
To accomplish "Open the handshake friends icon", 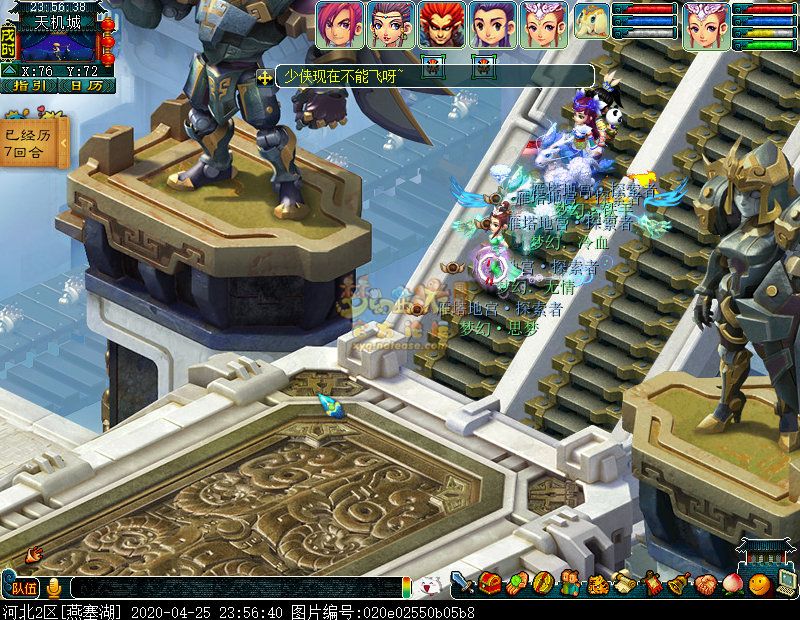I will [x=706, y=583].
